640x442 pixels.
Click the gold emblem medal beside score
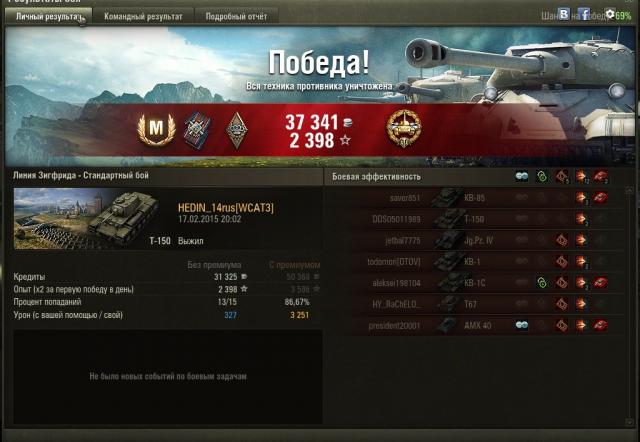coord(404,127)
